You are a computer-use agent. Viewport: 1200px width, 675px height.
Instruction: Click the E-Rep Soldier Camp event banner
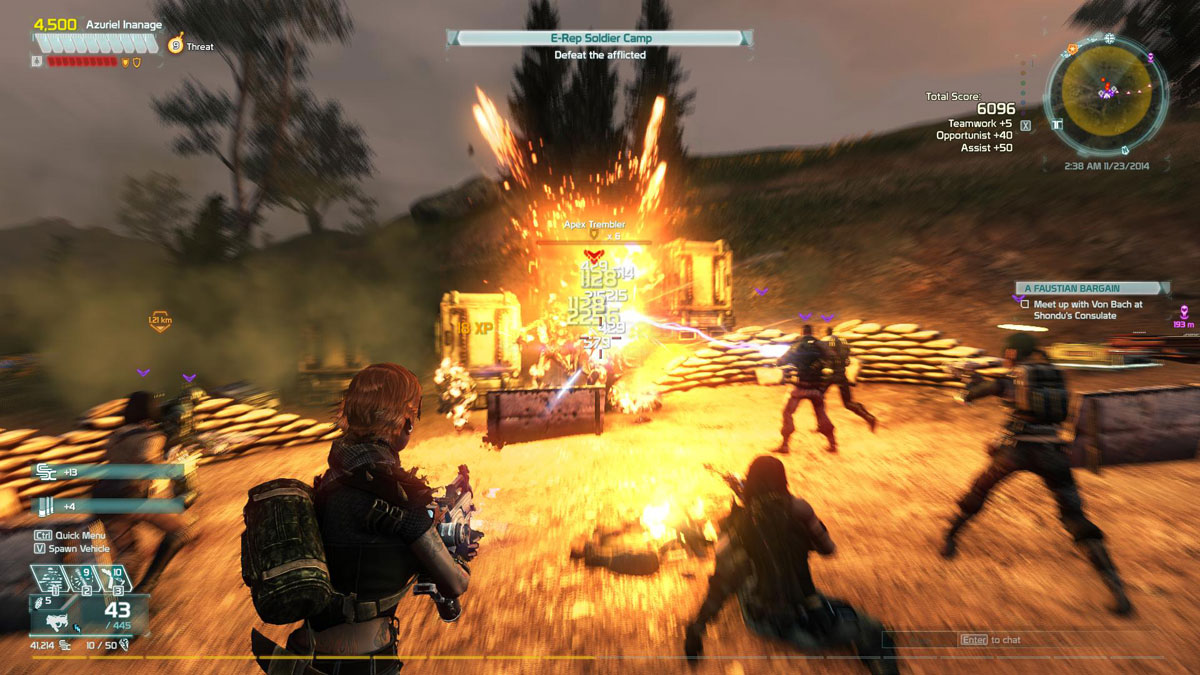(x=598, y=38)
